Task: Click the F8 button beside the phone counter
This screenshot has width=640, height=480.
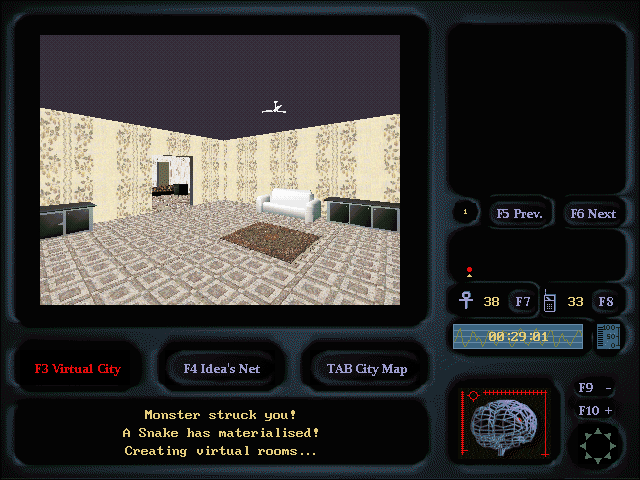Action: tap(605, 301)
